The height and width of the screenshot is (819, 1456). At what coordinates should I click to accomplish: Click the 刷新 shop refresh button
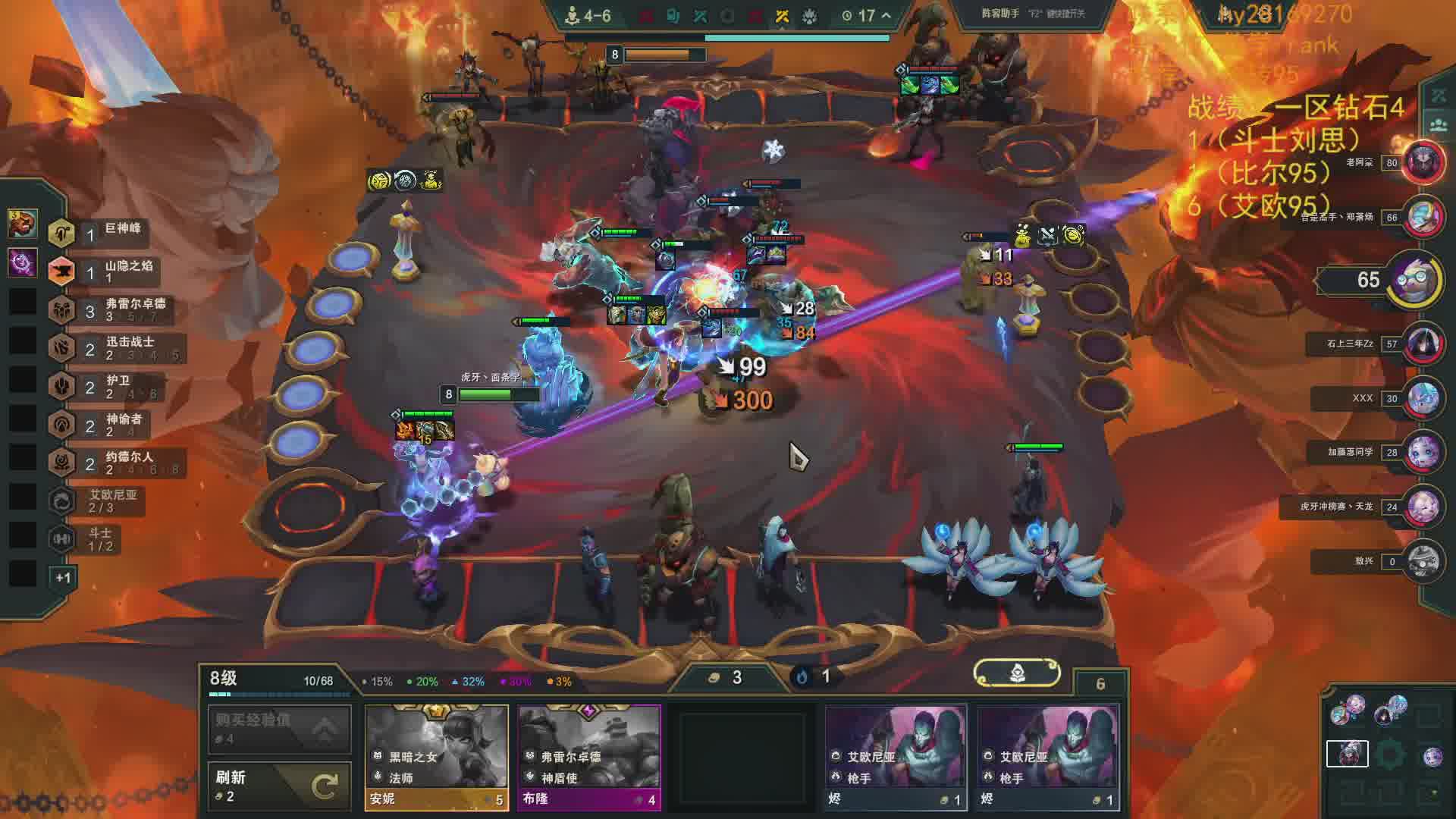[x=279, y=786]
